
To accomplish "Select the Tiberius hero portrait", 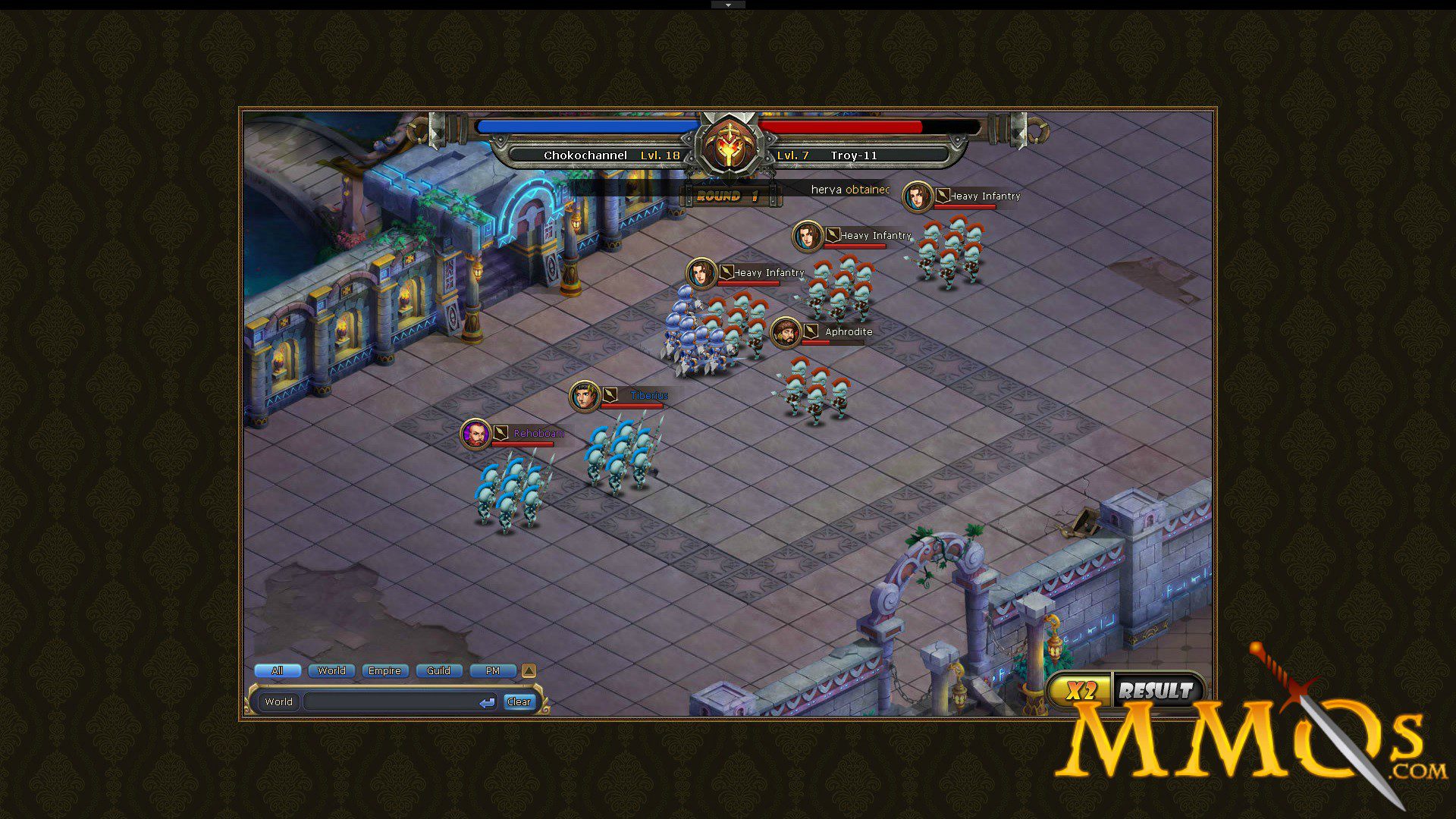I will tap(584, 396).
